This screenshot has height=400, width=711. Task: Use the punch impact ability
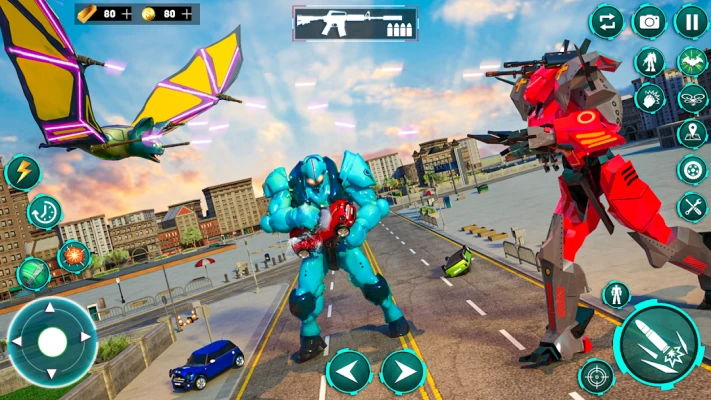coord(649,98)
